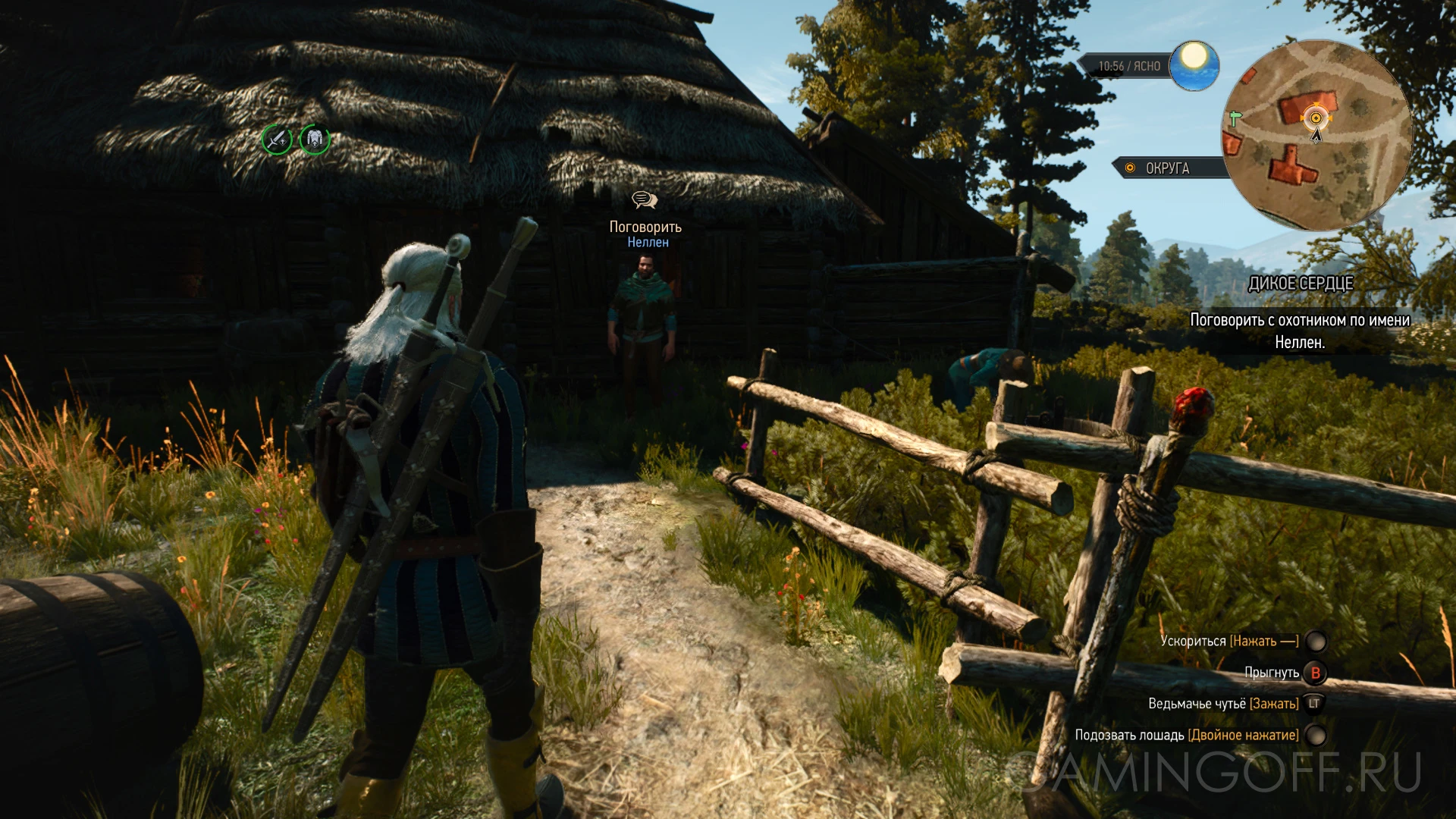Open the Округа area label
Image resolution: width=1456 pixels, height=819 pixels.
point(1168,168)
